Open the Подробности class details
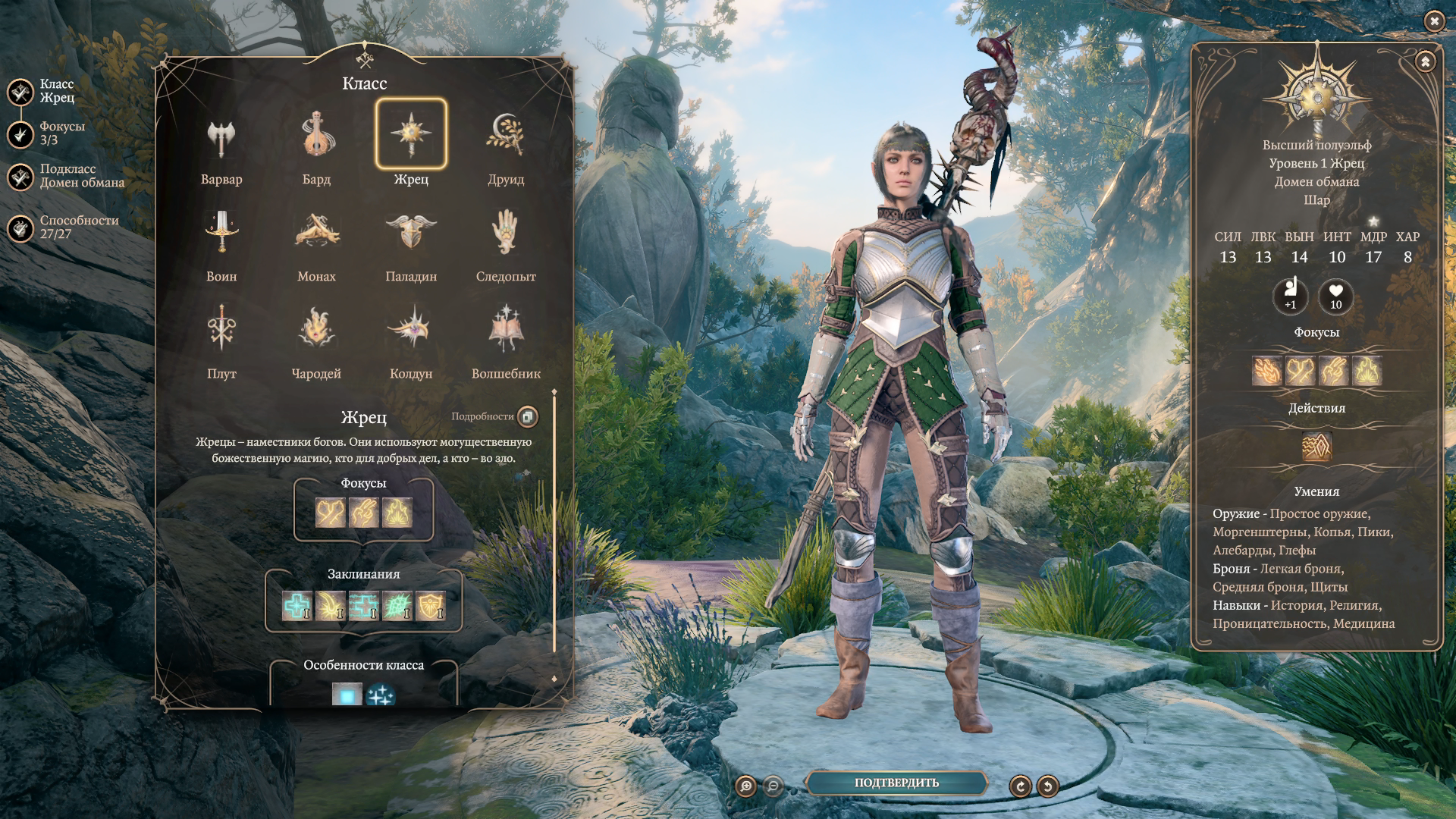 pyautogui.click(x=528, y=416)
